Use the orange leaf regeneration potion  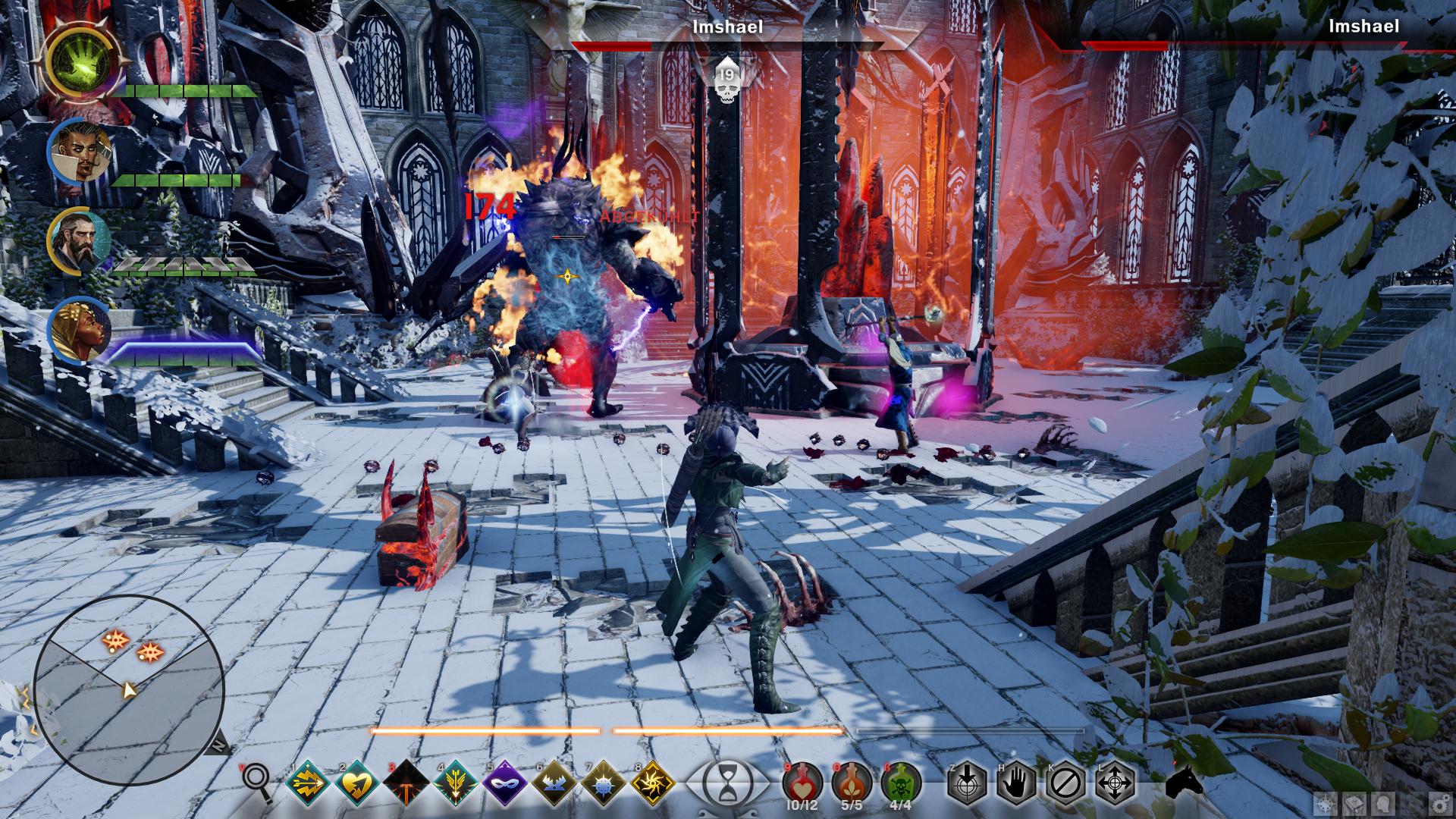click(852, 781)
